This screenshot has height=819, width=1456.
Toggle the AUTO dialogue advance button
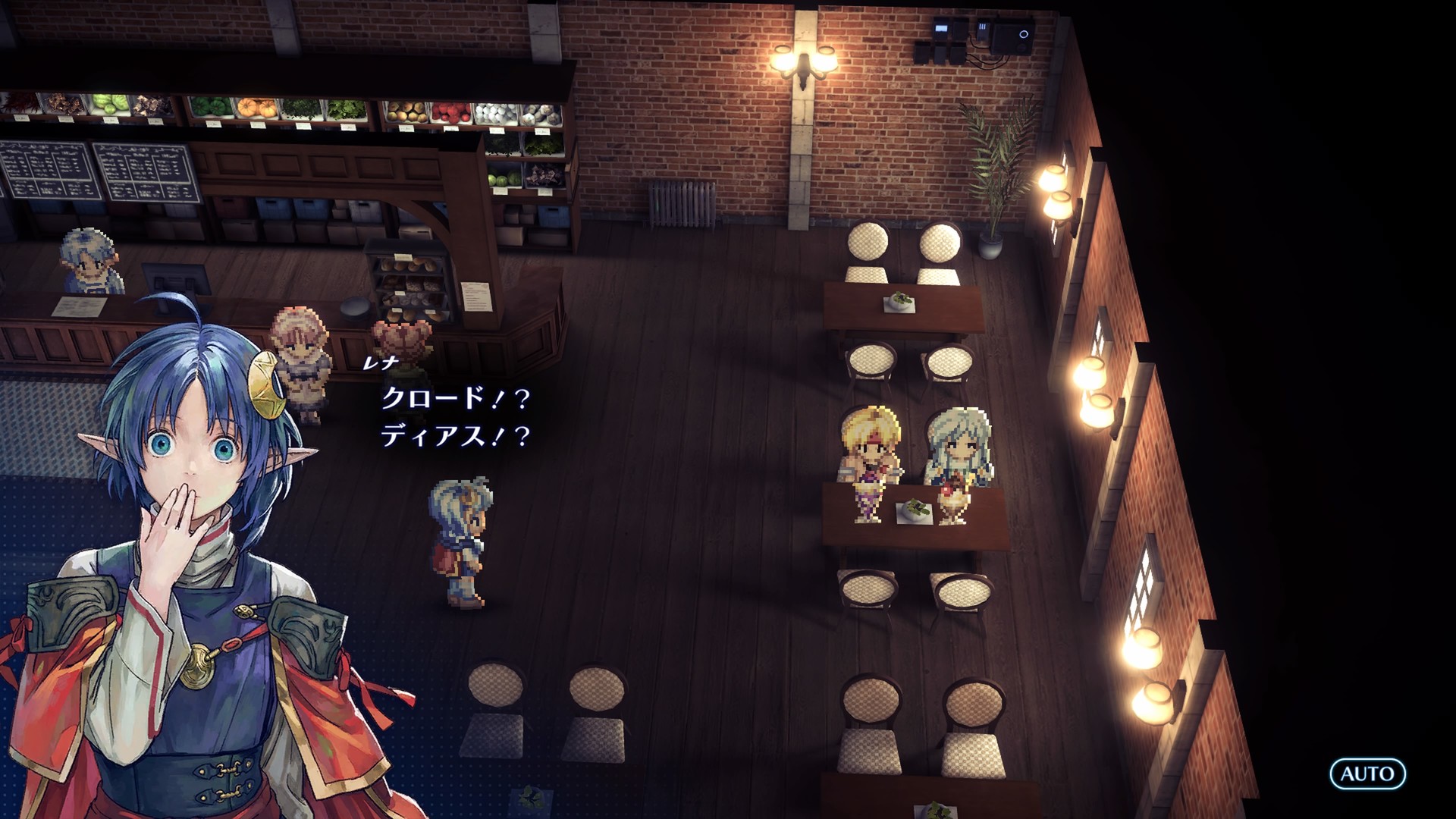(x=1367, y=773)
